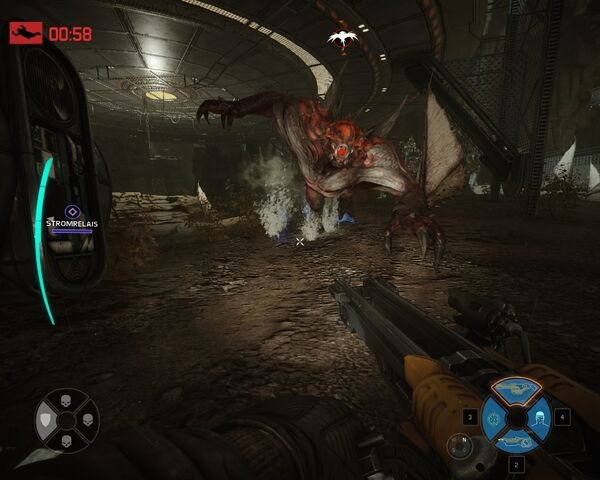Activate the right head-silhouette ability in the blue wheel

(541, 415)
